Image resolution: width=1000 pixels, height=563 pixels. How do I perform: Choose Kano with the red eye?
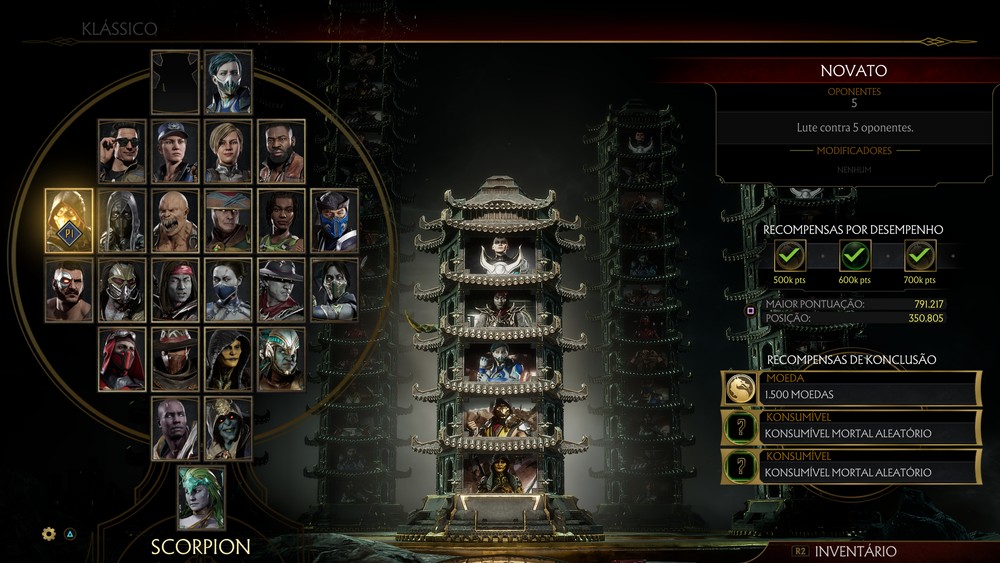coord(69,290)
